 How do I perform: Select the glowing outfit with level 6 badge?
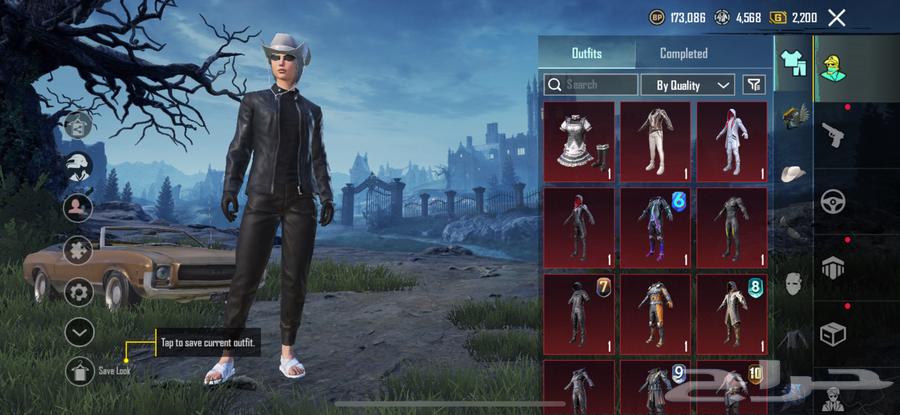655,227
